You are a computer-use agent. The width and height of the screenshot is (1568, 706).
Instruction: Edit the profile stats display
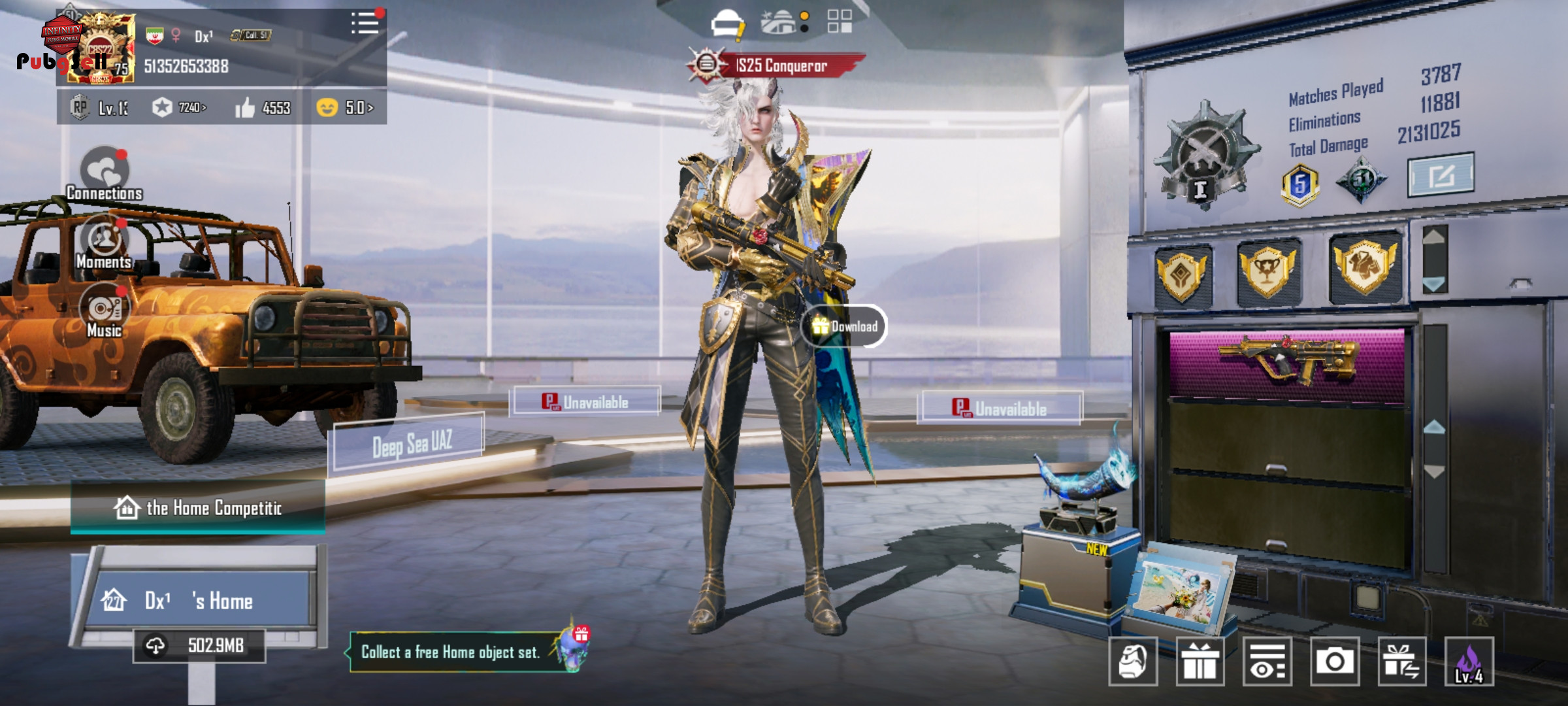[x=1441, y=175]
